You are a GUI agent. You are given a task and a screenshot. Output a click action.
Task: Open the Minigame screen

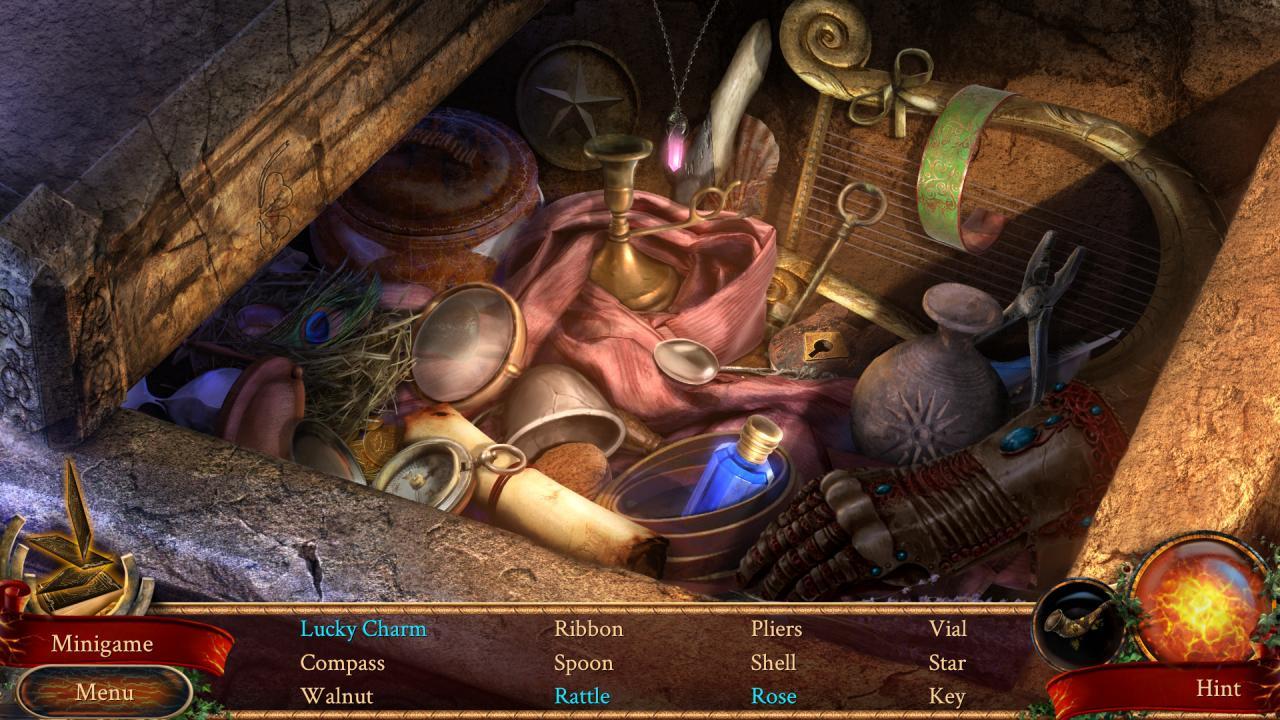tap(103, 644)
